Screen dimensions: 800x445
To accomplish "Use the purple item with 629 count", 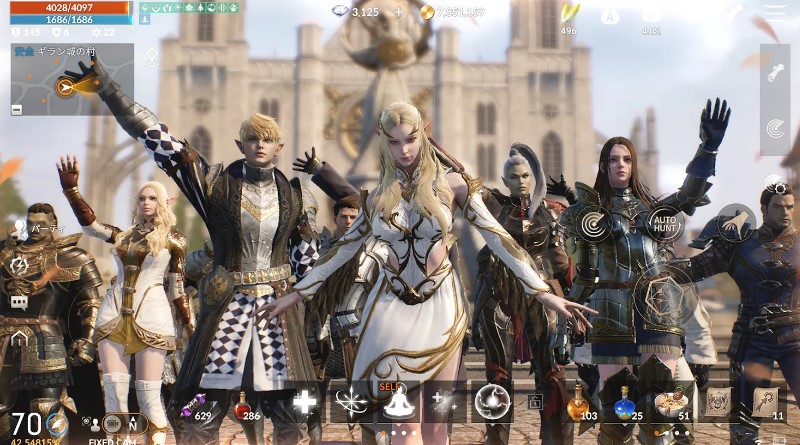I will point(194,403).
